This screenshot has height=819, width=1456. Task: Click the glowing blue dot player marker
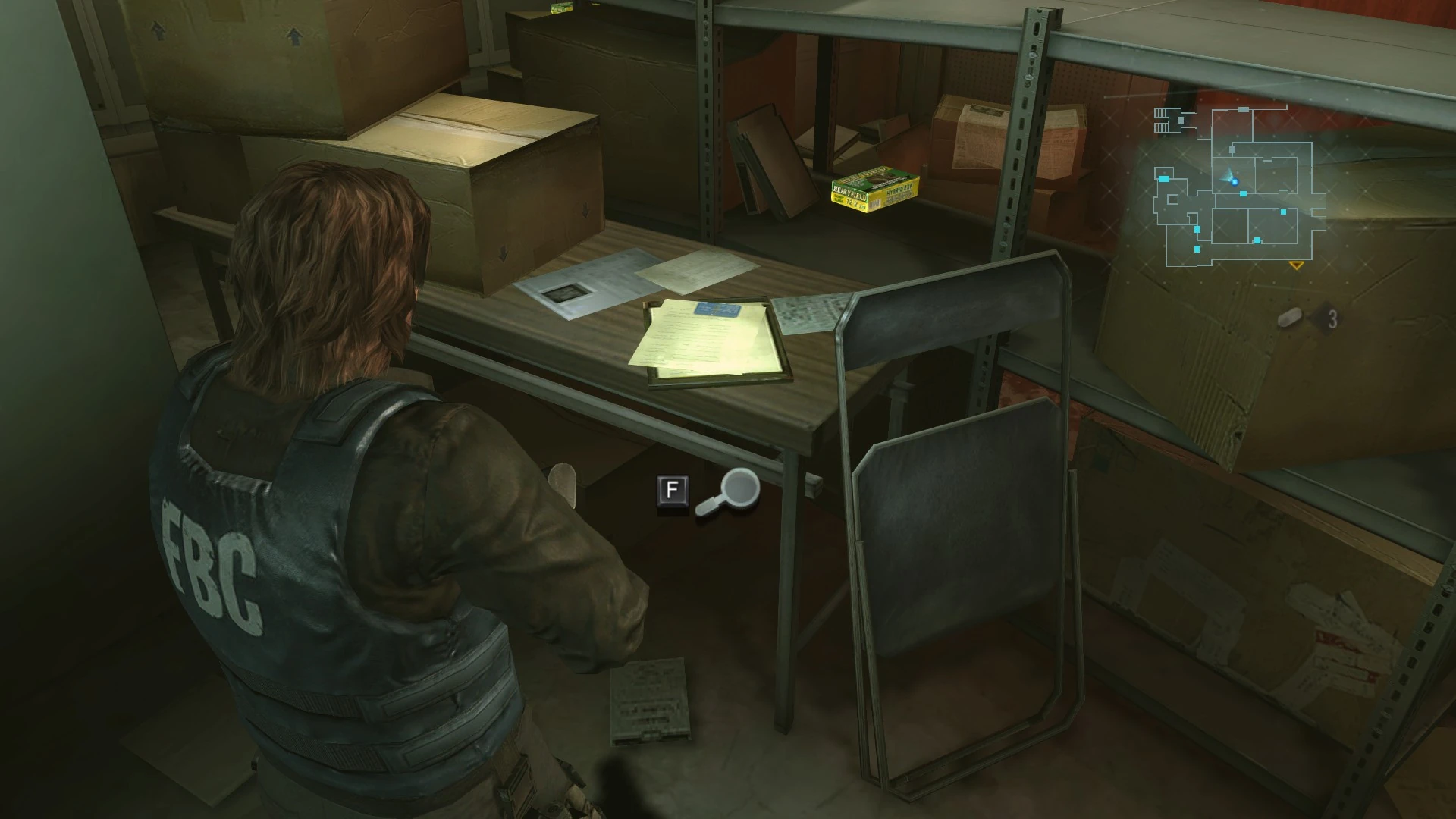point(1235,181)
